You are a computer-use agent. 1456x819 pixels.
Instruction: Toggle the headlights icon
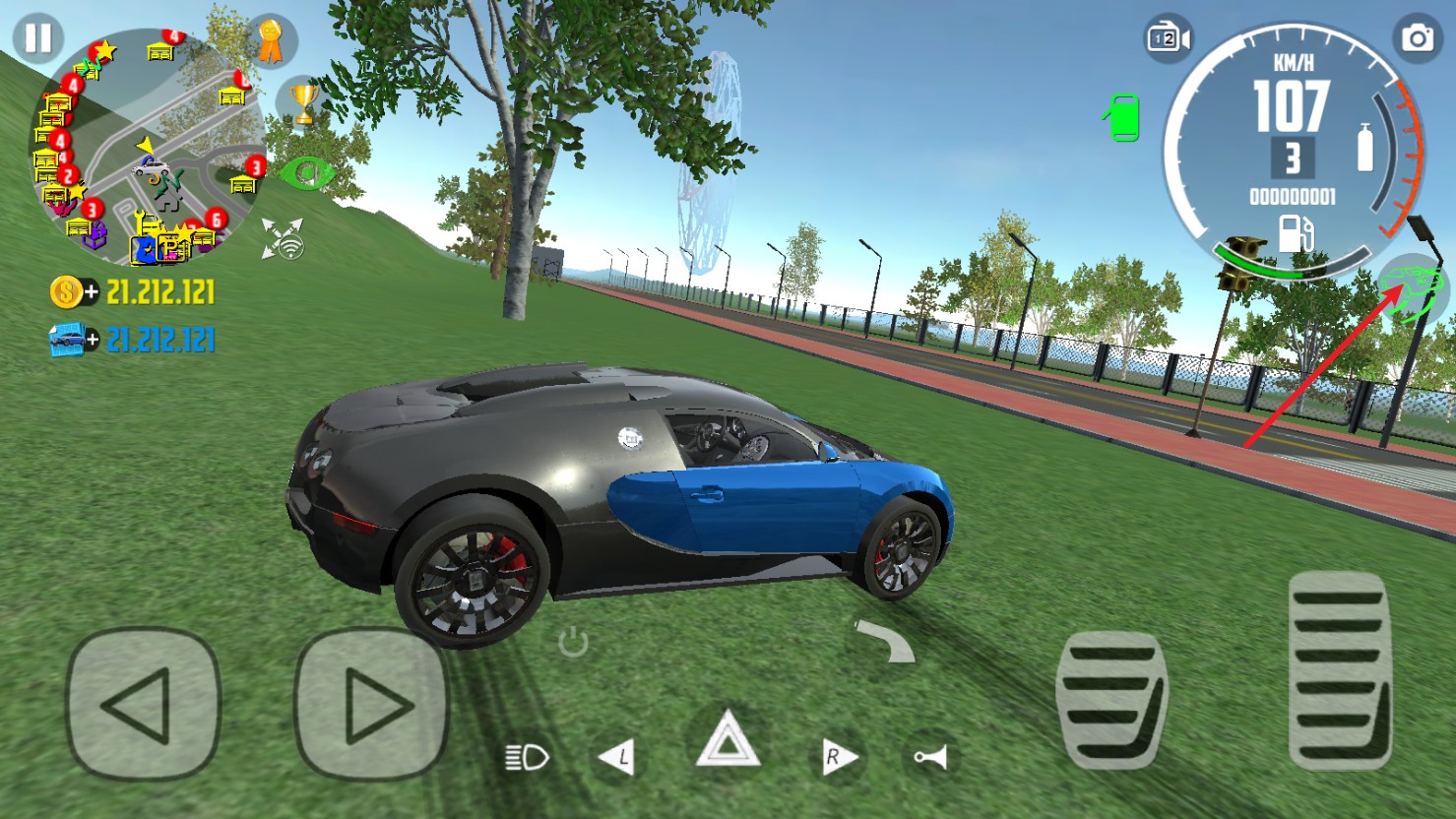tap(526, 757)
